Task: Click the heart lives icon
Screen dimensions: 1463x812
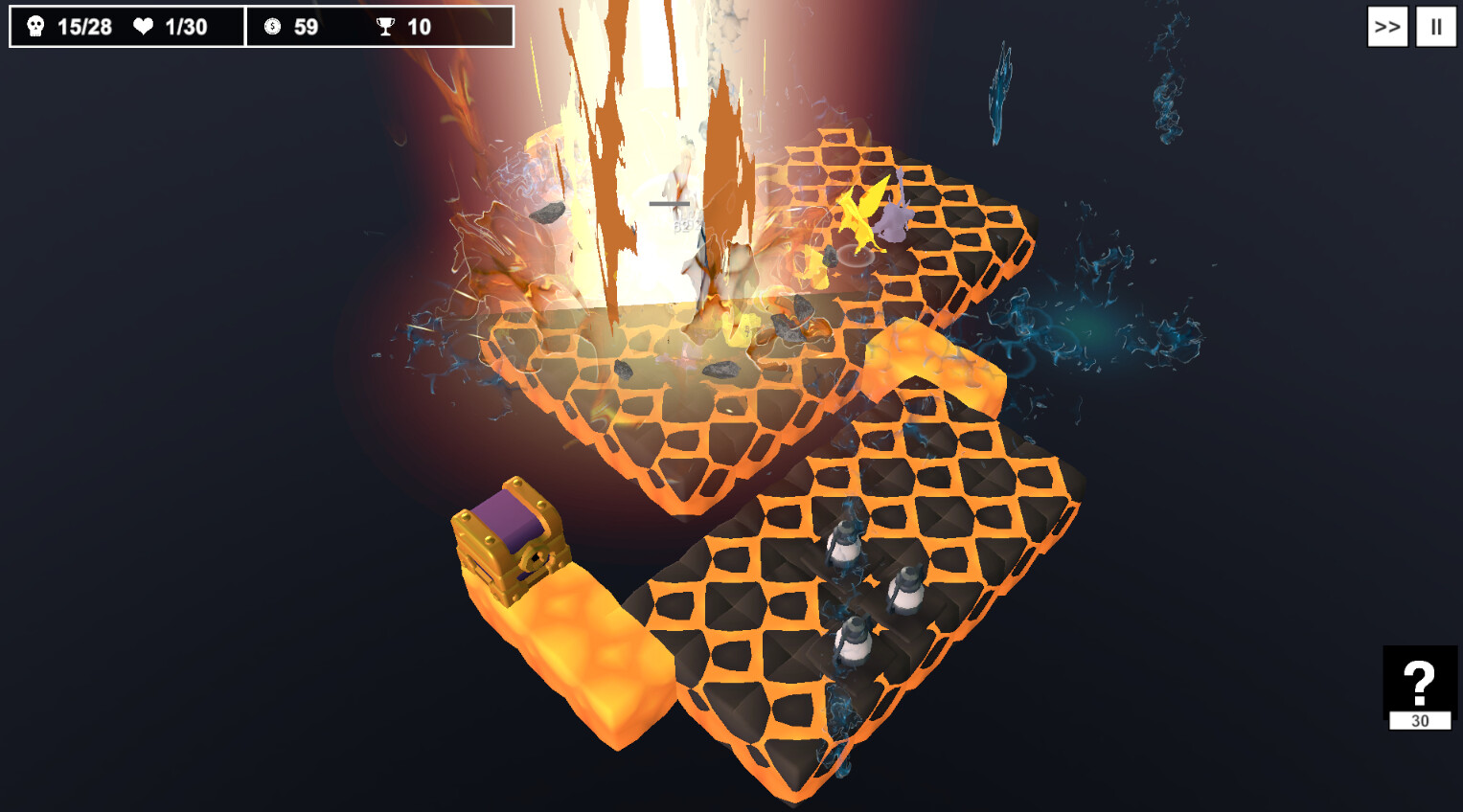Action: pos(142,26)
